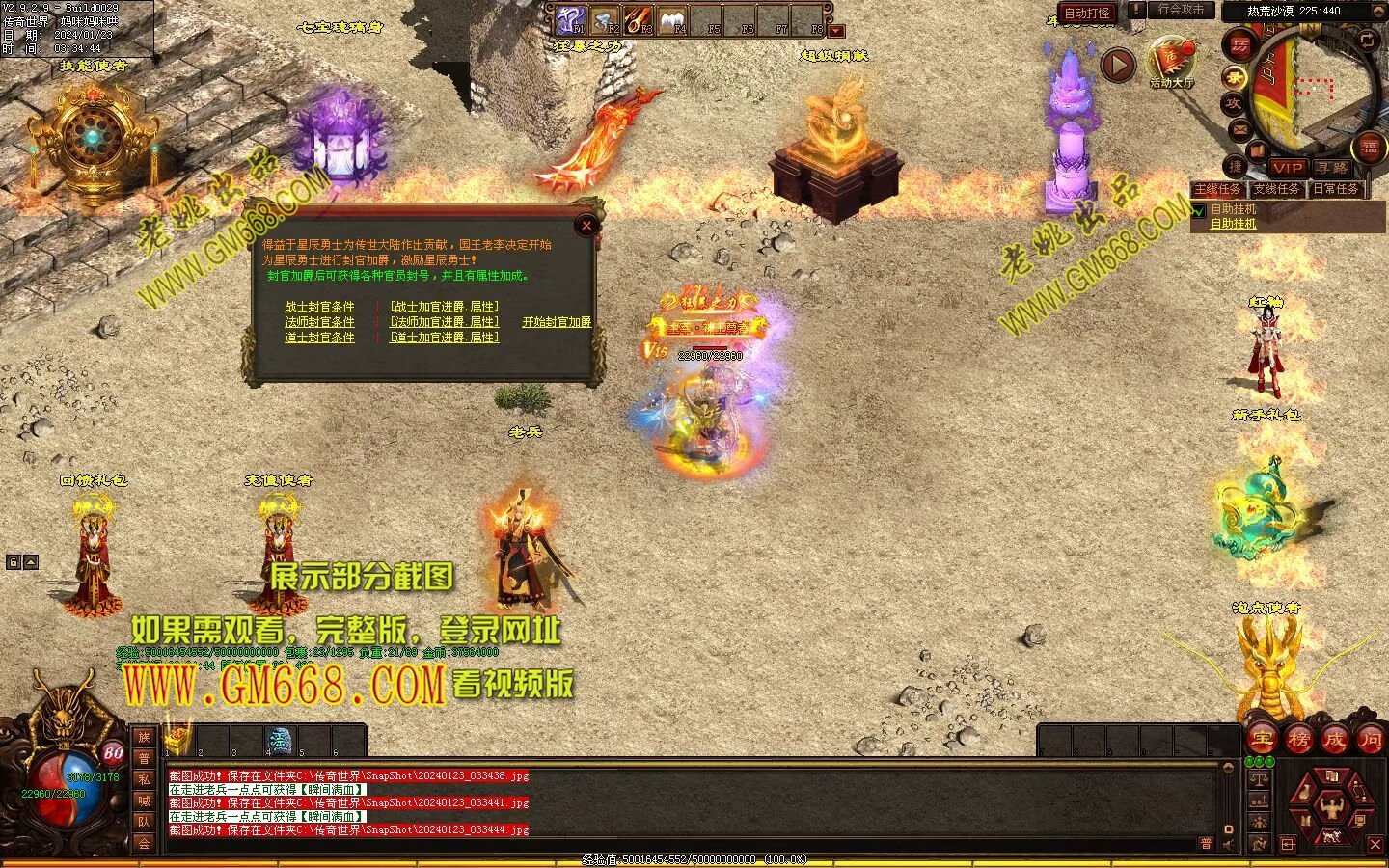
Task: Open the VIP panel button
Action: (x=1287, y=168)
